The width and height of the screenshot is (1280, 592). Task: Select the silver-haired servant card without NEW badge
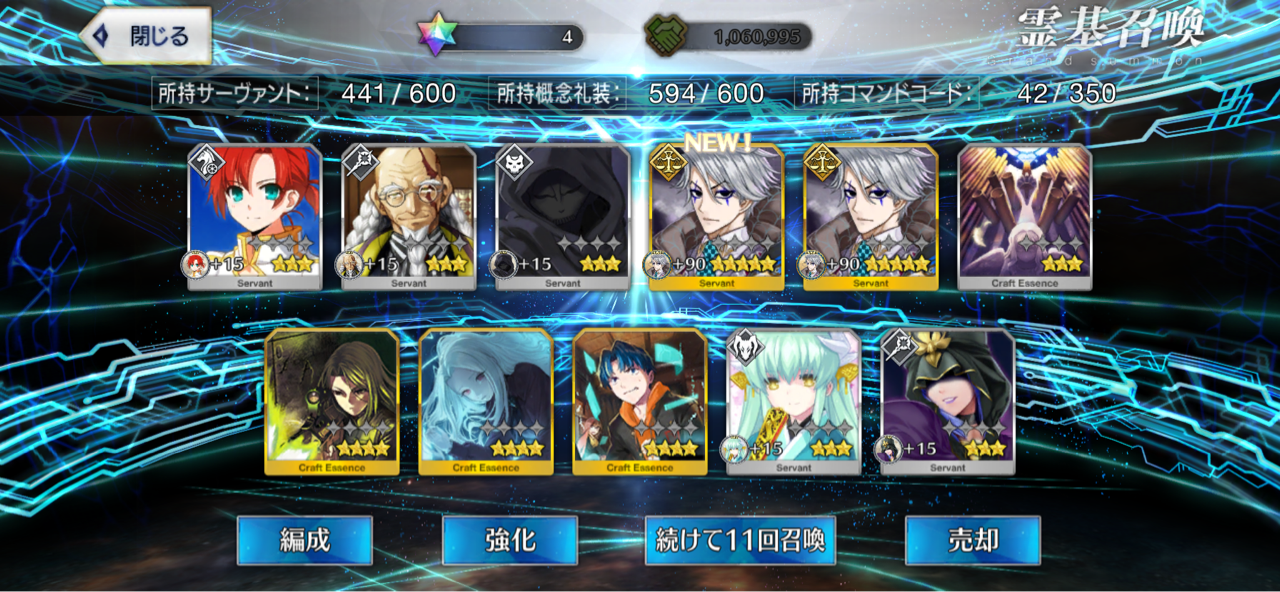pos(870,217)
